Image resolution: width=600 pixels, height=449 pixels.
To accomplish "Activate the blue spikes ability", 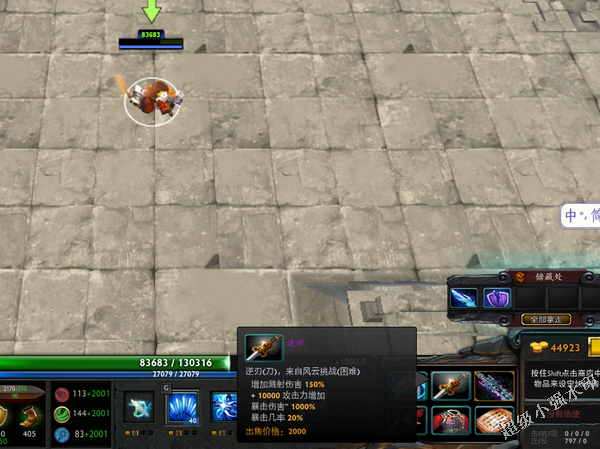I will click(x=181, y=407).
